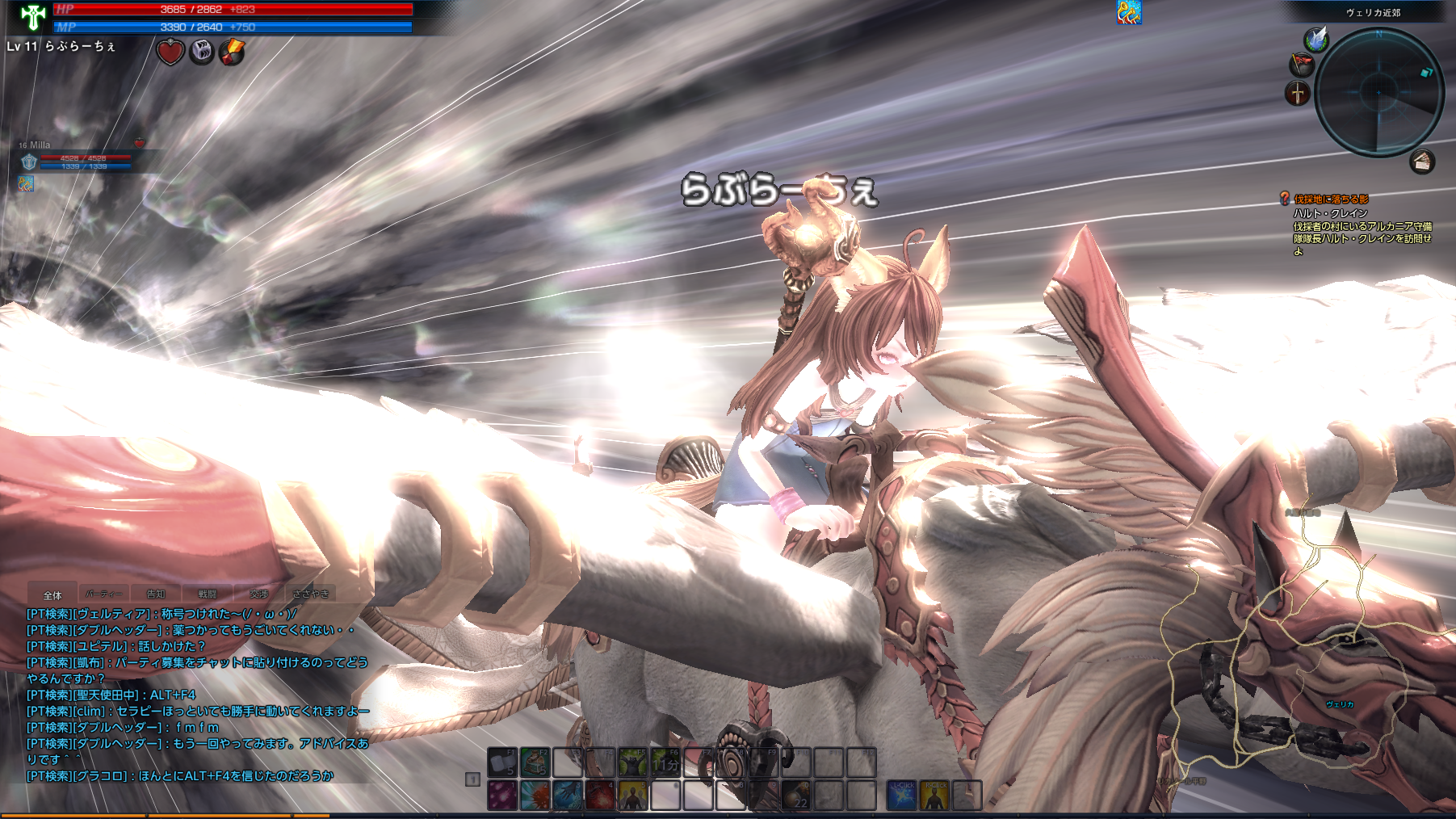Select the treasure sack item in F2
The height and width of the screenshot is (819, 1456).
tap(535, 762)
